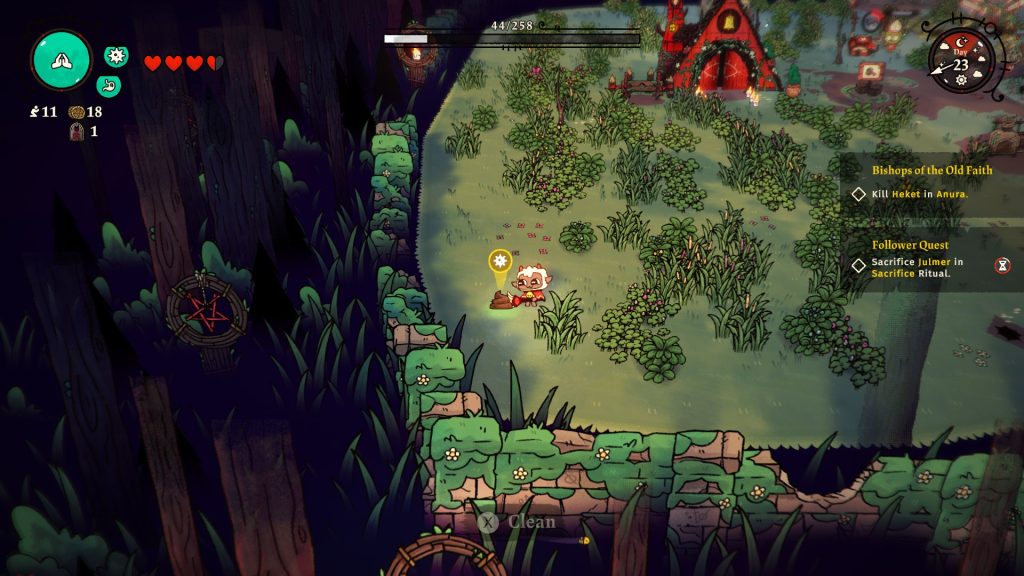Screen dimensions: 1024x576
Task: Open the Bishops of the Old Faith quest
Action: (932, 170)
